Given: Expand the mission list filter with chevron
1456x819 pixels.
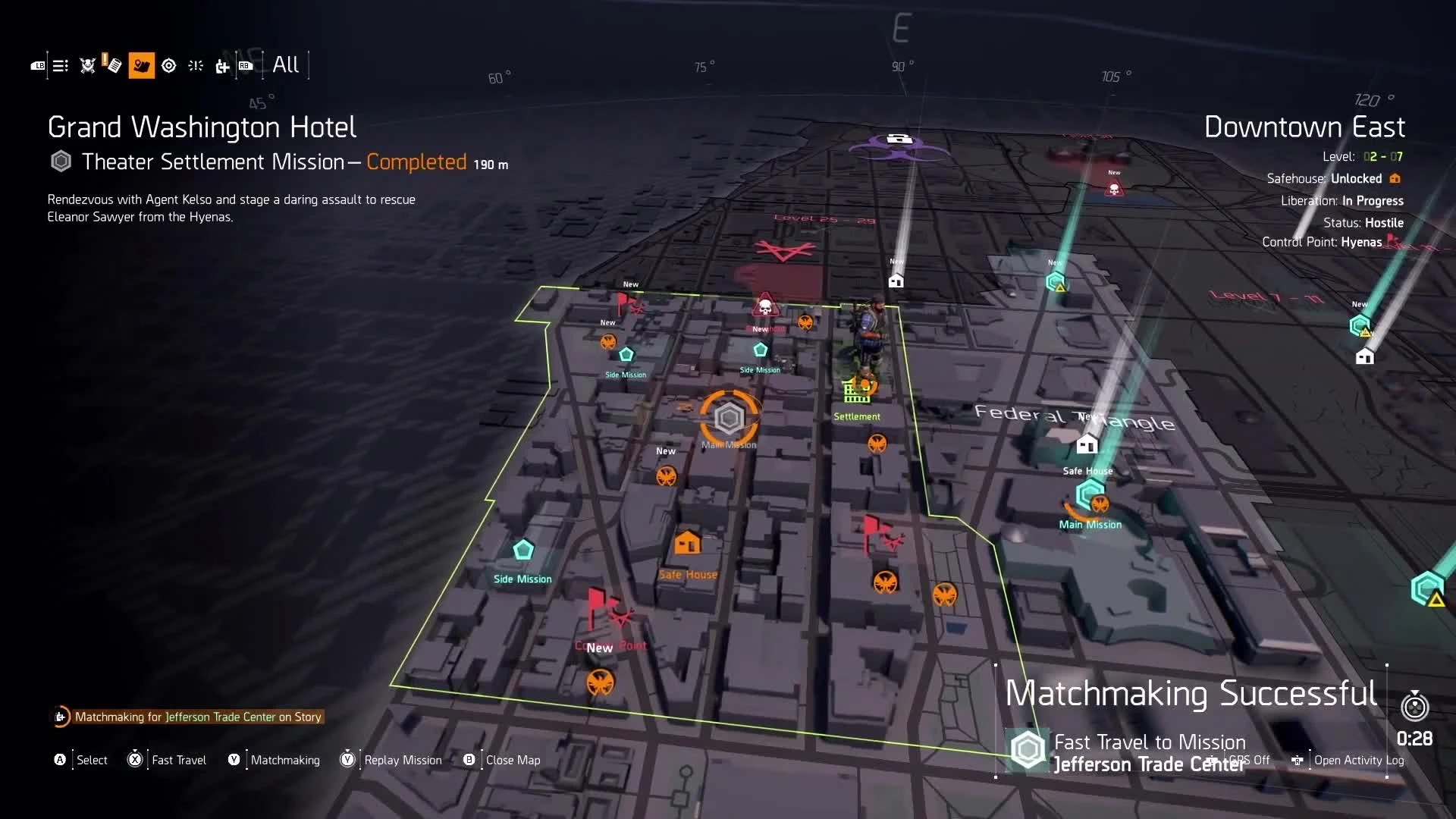Looking at the screenshot, I should (60, 66).
